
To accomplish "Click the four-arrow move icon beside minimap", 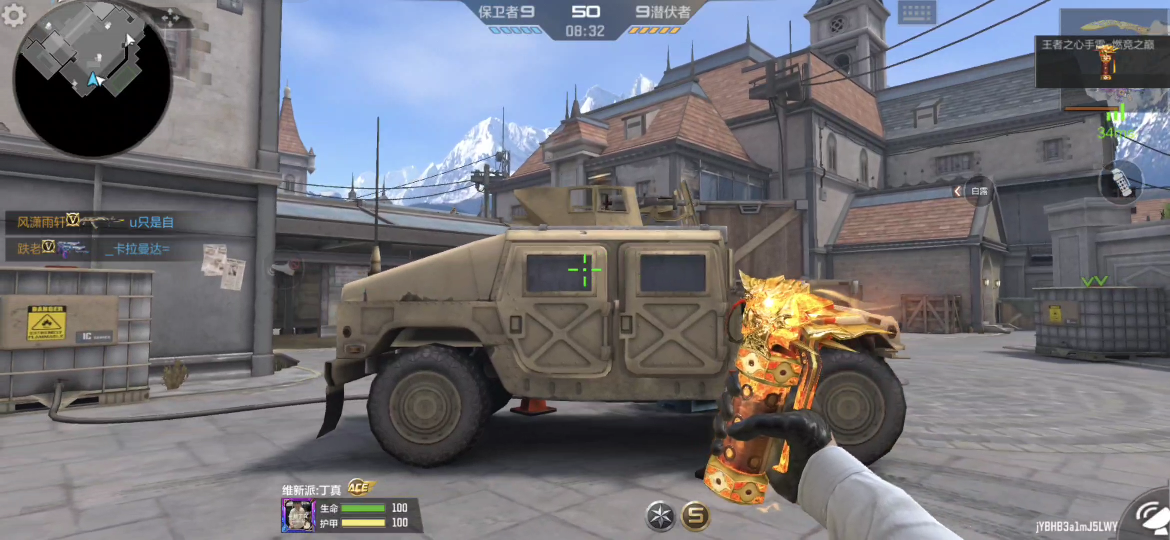I will tap(171, 17).
